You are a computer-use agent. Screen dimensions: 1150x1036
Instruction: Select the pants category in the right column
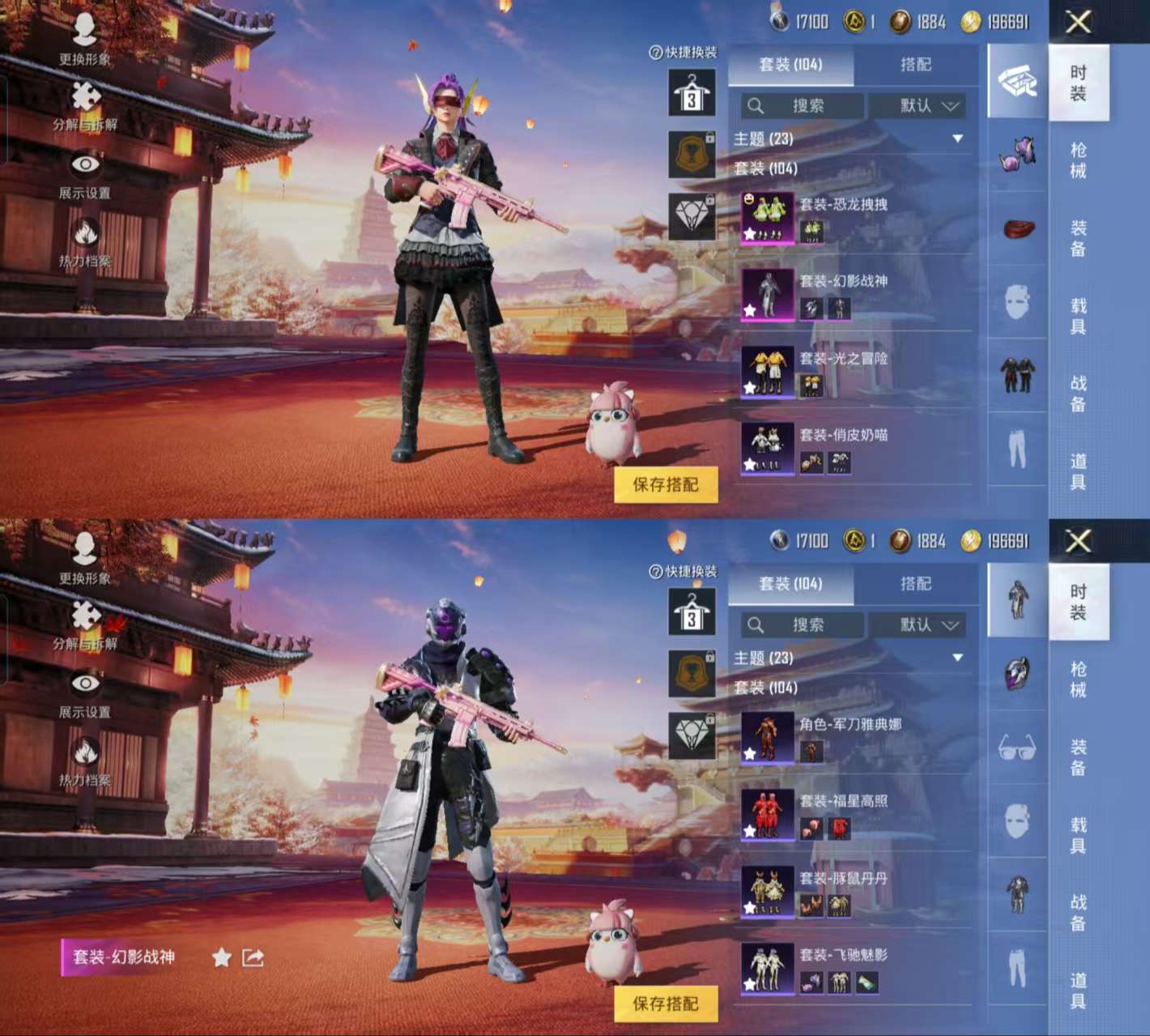click(1017, 439)
